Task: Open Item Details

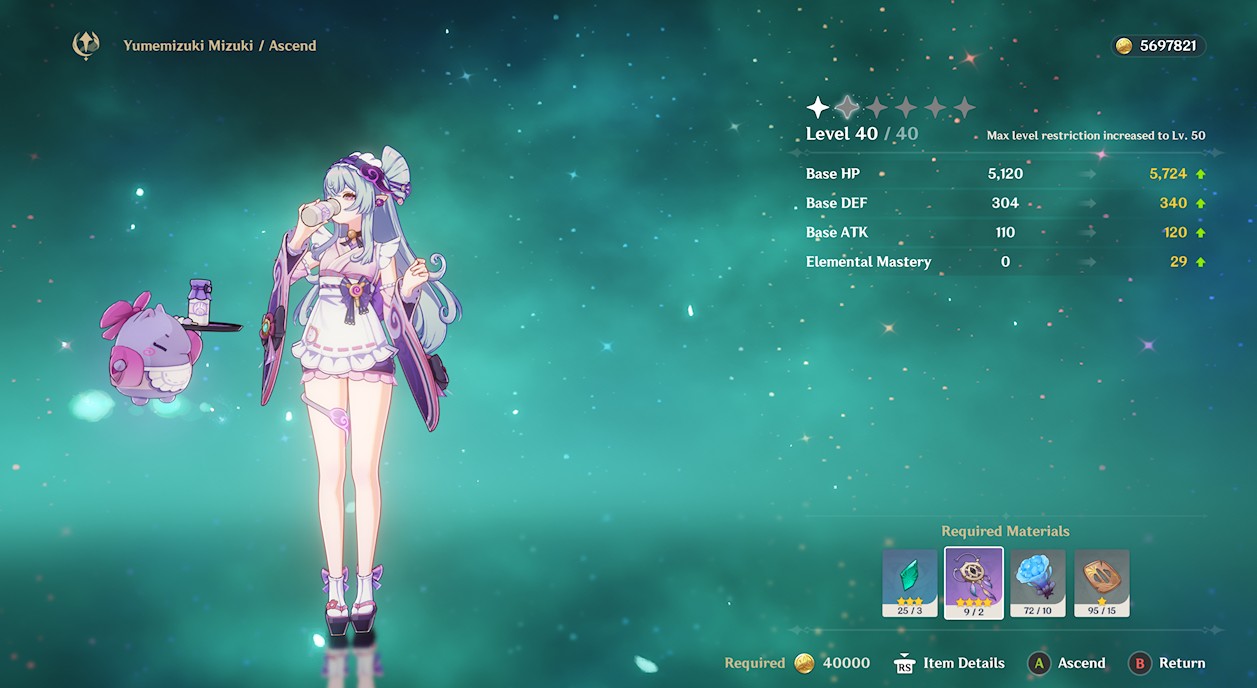Action: coord(950,663)
